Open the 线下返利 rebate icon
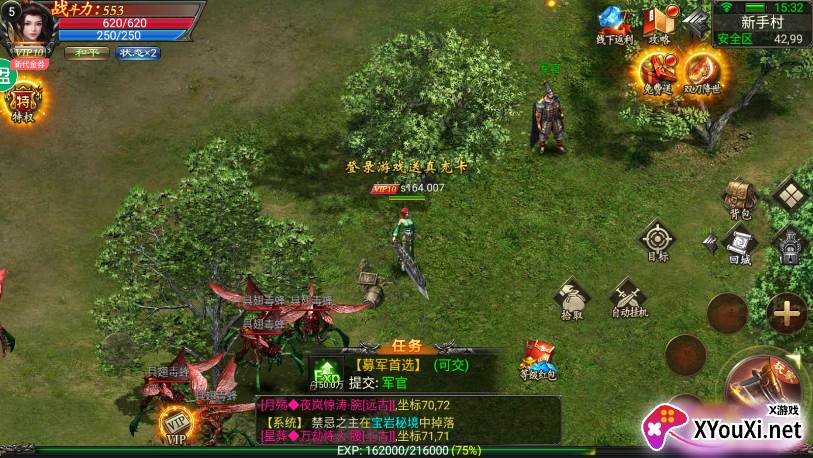Image resolution: width=813 pixels, height=458 pixels. click(614, 26)
